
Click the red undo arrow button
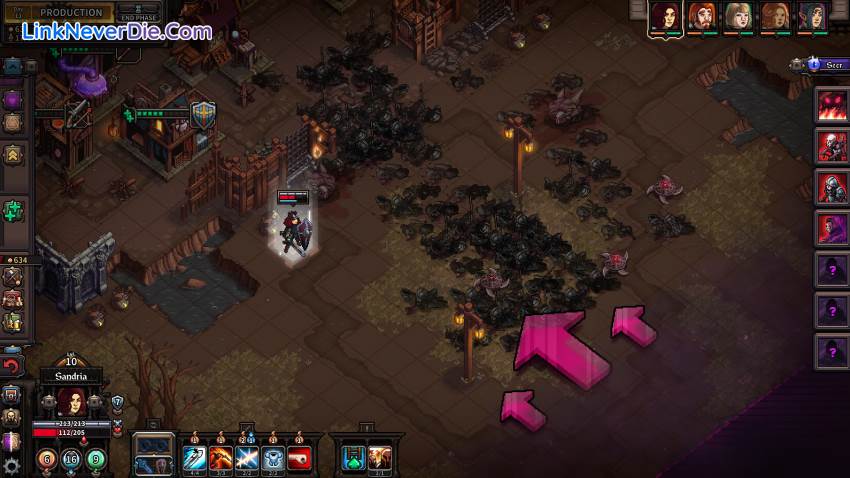[x=12, y=367]
